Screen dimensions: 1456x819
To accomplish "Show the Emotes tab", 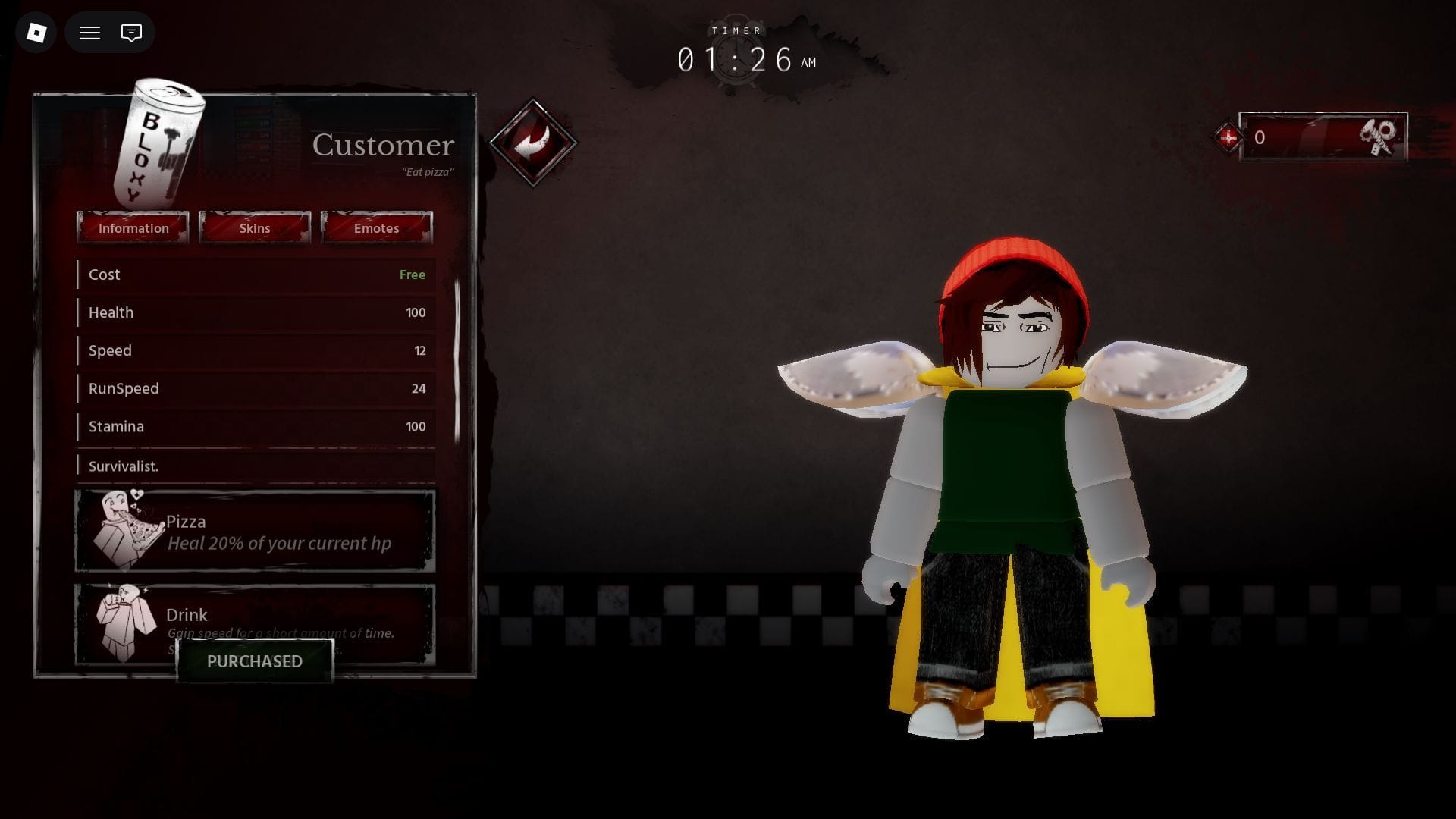I will click(376, 228).
